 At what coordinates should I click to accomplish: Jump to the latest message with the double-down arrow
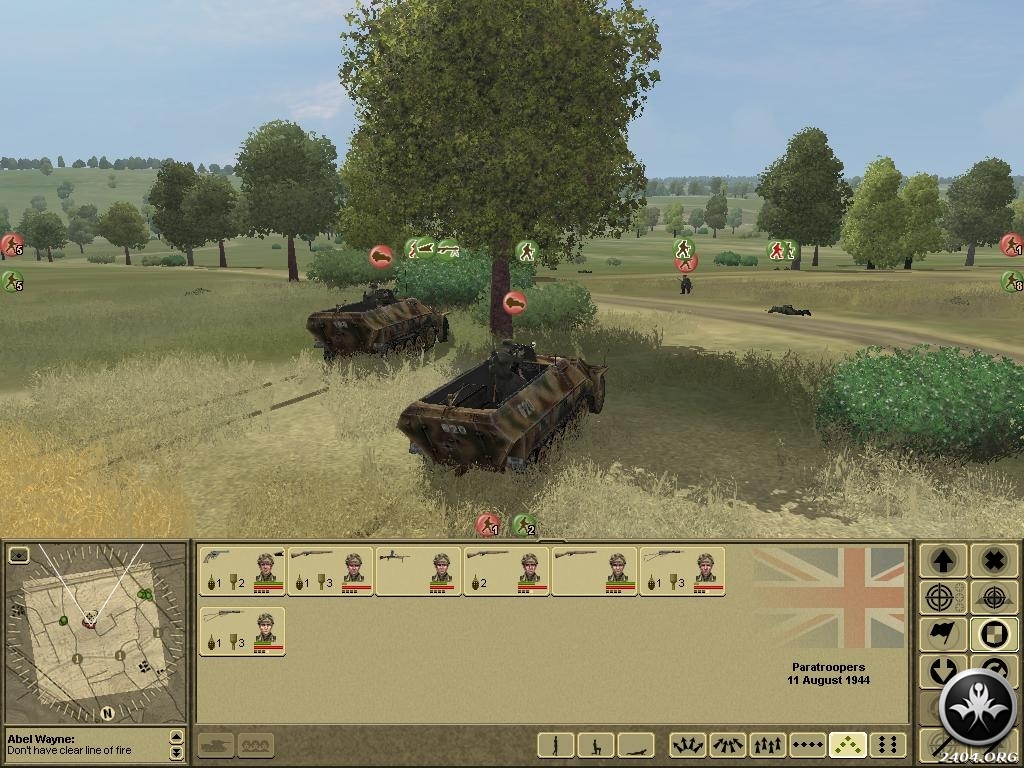pyautogui.click(x=177, y=752)
